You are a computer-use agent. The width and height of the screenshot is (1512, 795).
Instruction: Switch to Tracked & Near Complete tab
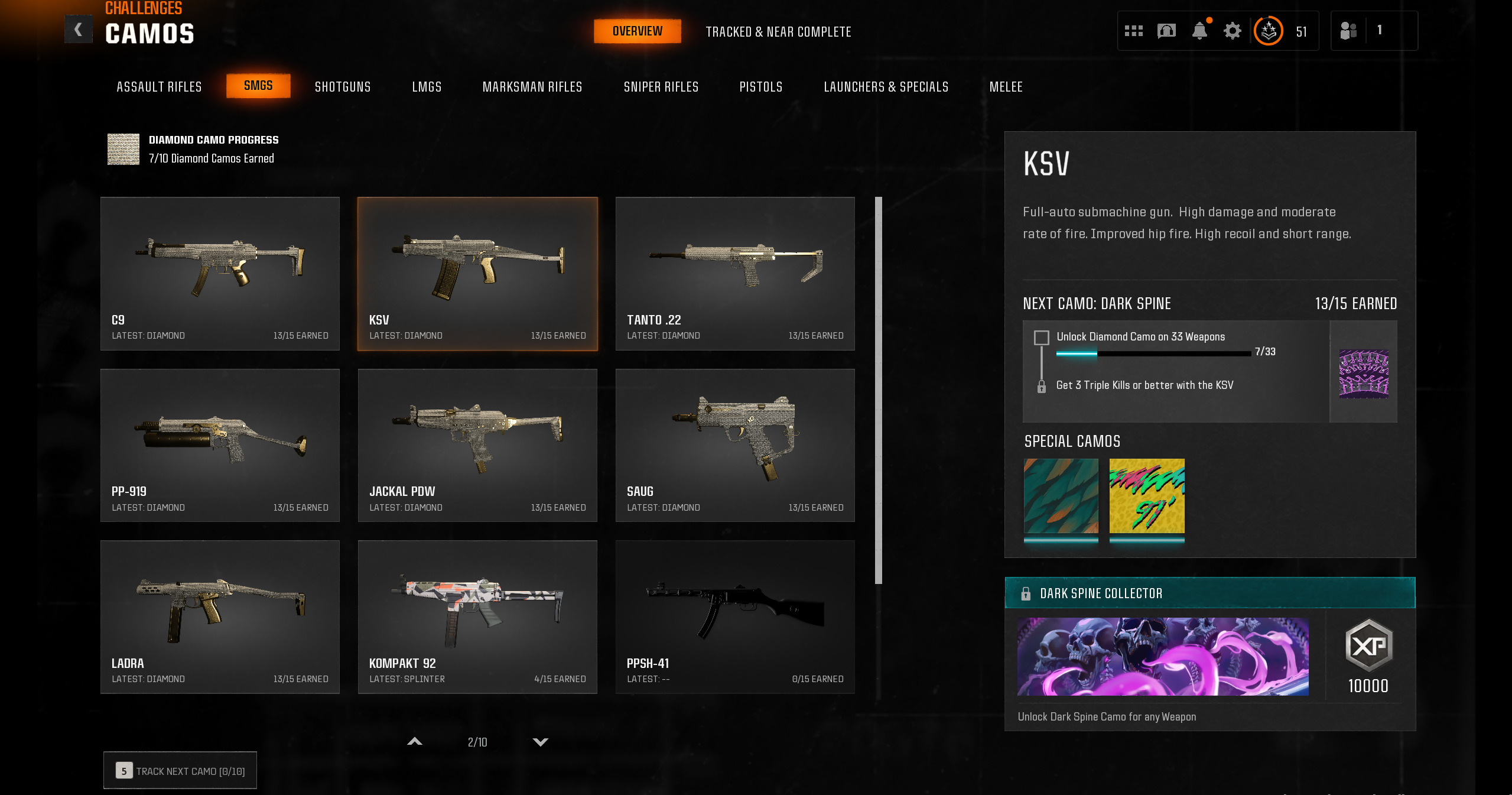point(778,32)
